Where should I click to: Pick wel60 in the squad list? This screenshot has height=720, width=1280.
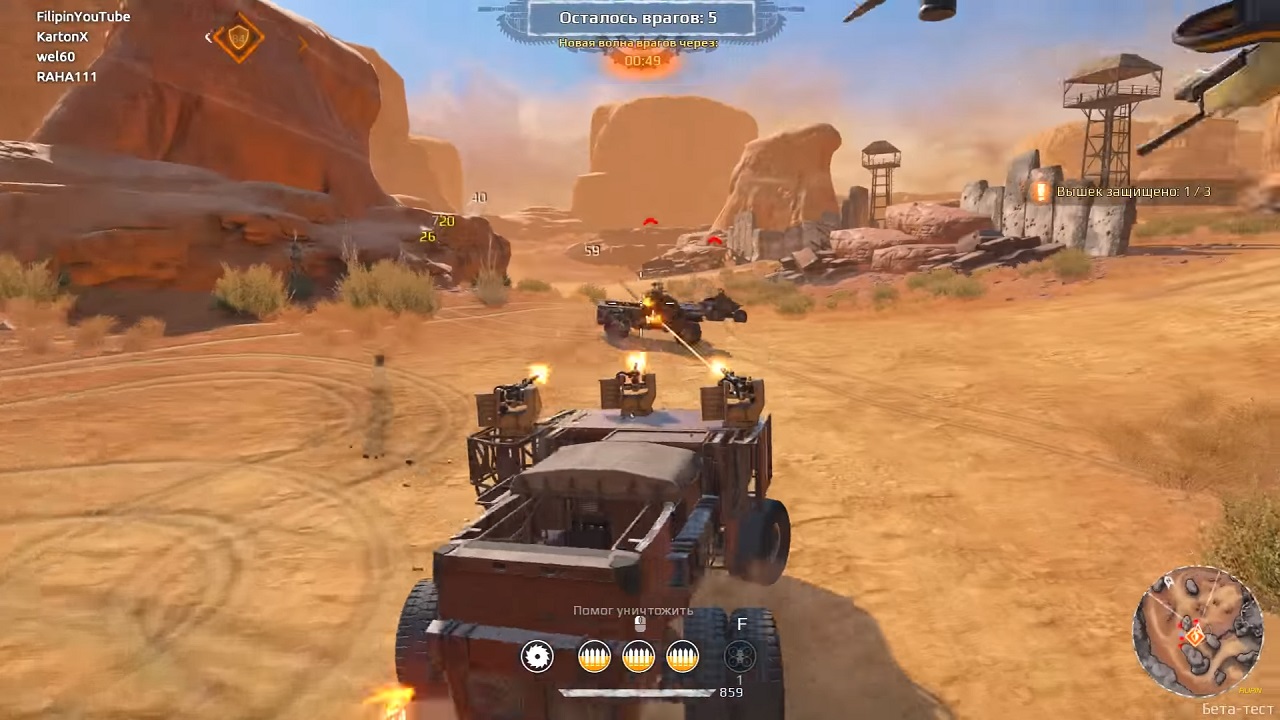click(x=56, y=57)
